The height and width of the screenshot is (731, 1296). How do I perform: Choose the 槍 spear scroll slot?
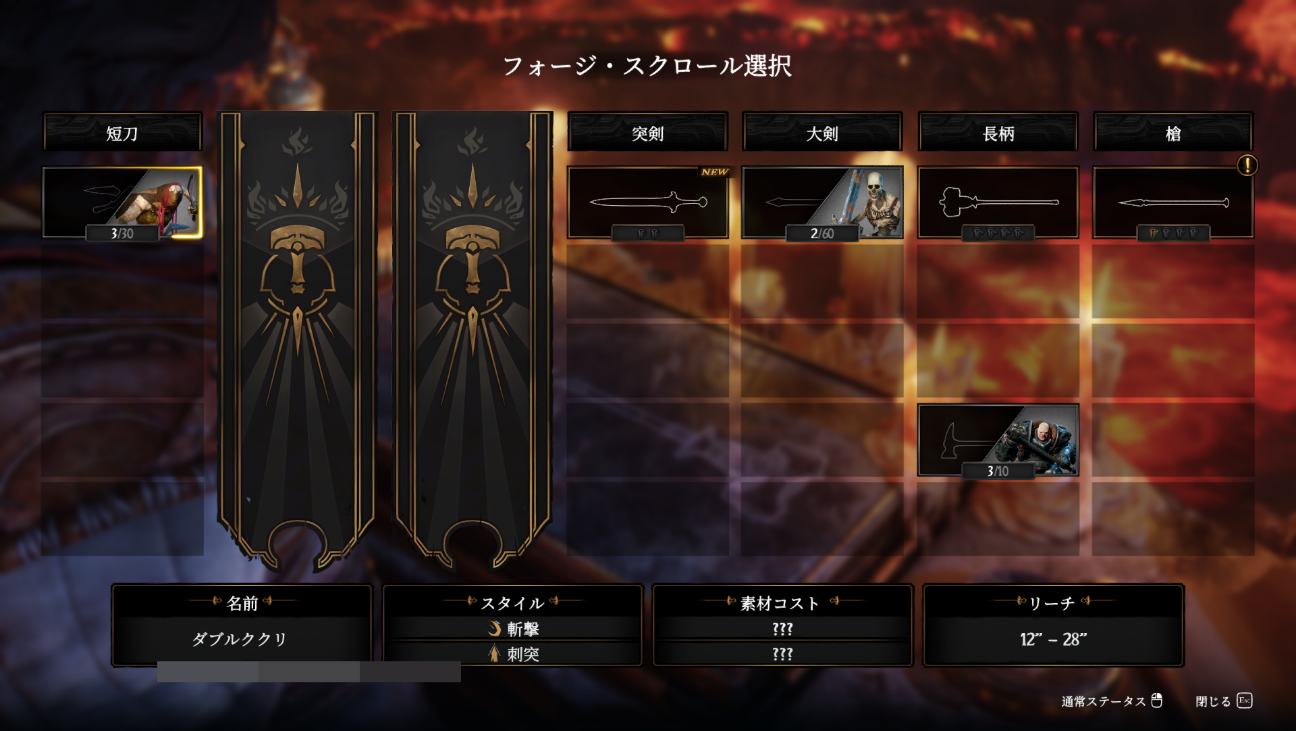[1172, 203]
